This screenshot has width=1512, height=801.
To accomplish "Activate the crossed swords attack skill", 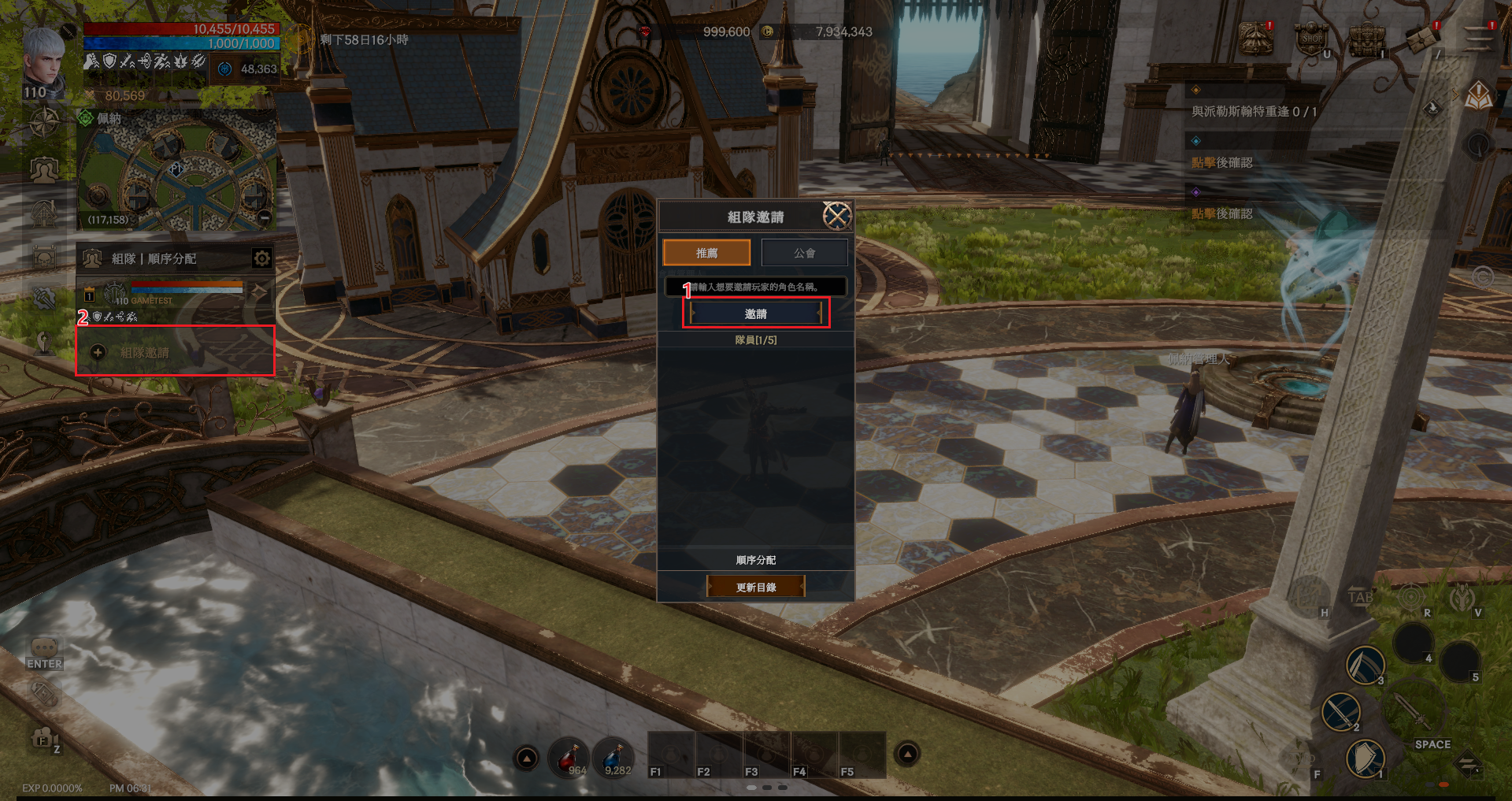I will 1340,711.
